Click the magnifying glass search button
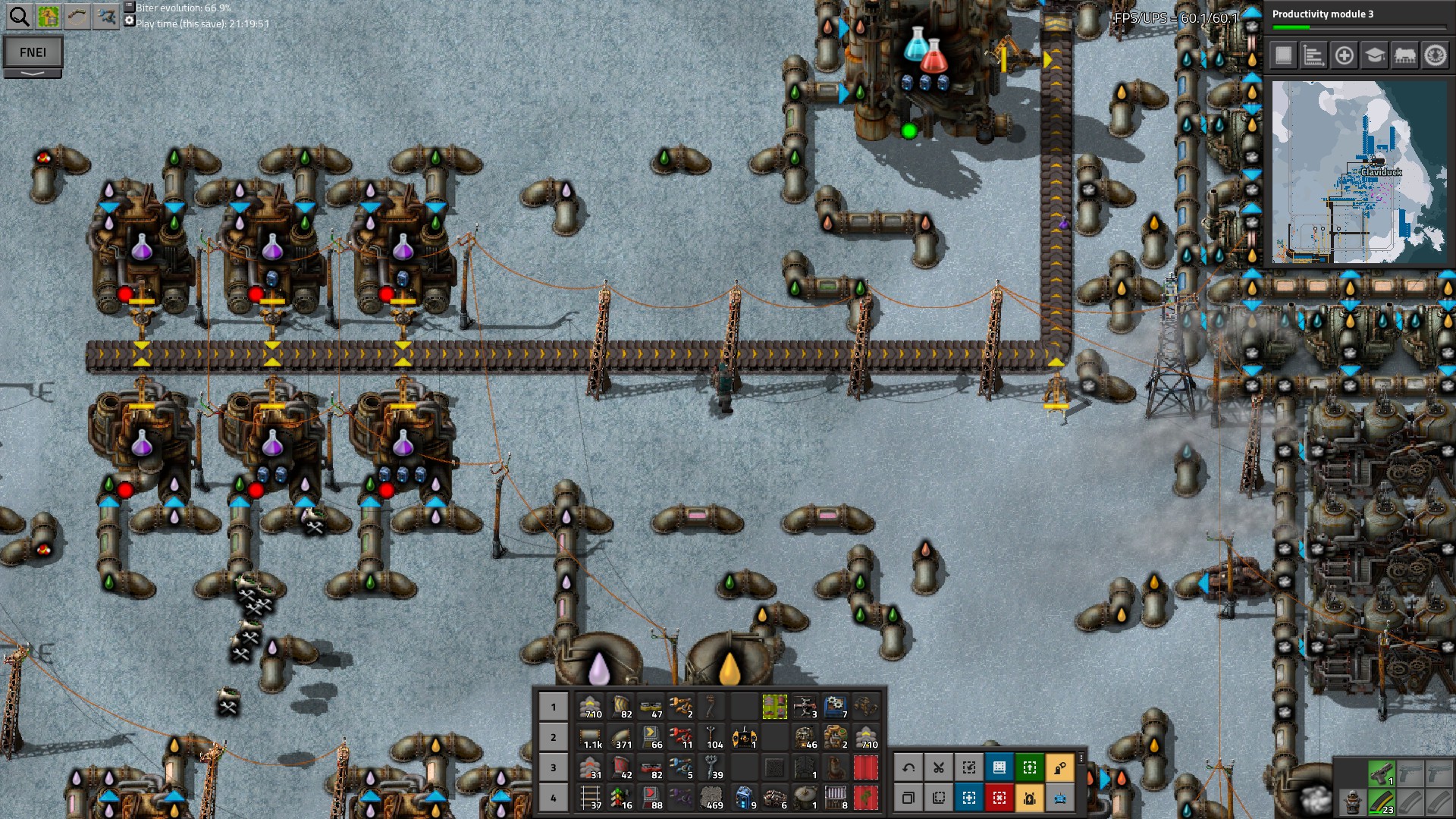The image size is (1456, 819). [19, 16]
